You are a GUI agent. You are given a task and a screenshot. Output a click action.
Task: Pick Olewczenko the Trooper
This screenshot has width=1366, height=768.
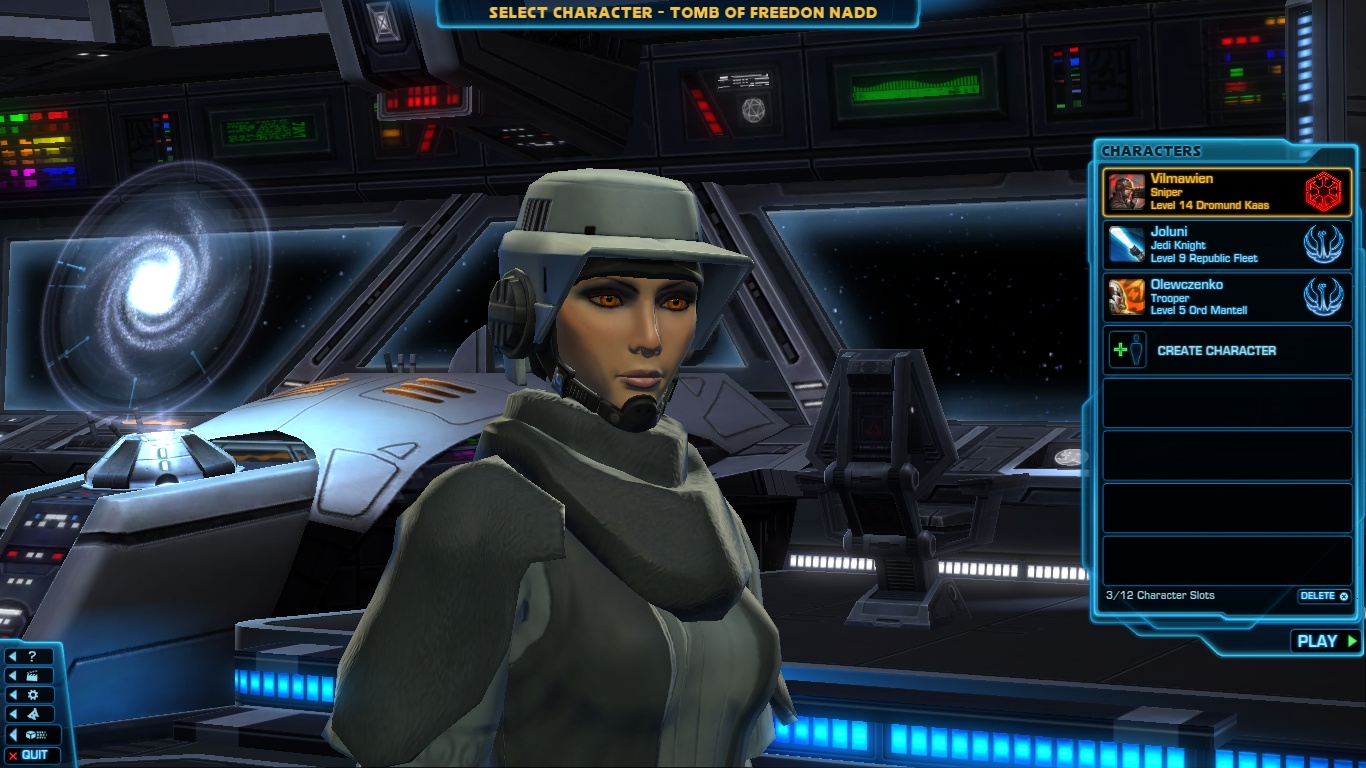(x=1226, y=297)
